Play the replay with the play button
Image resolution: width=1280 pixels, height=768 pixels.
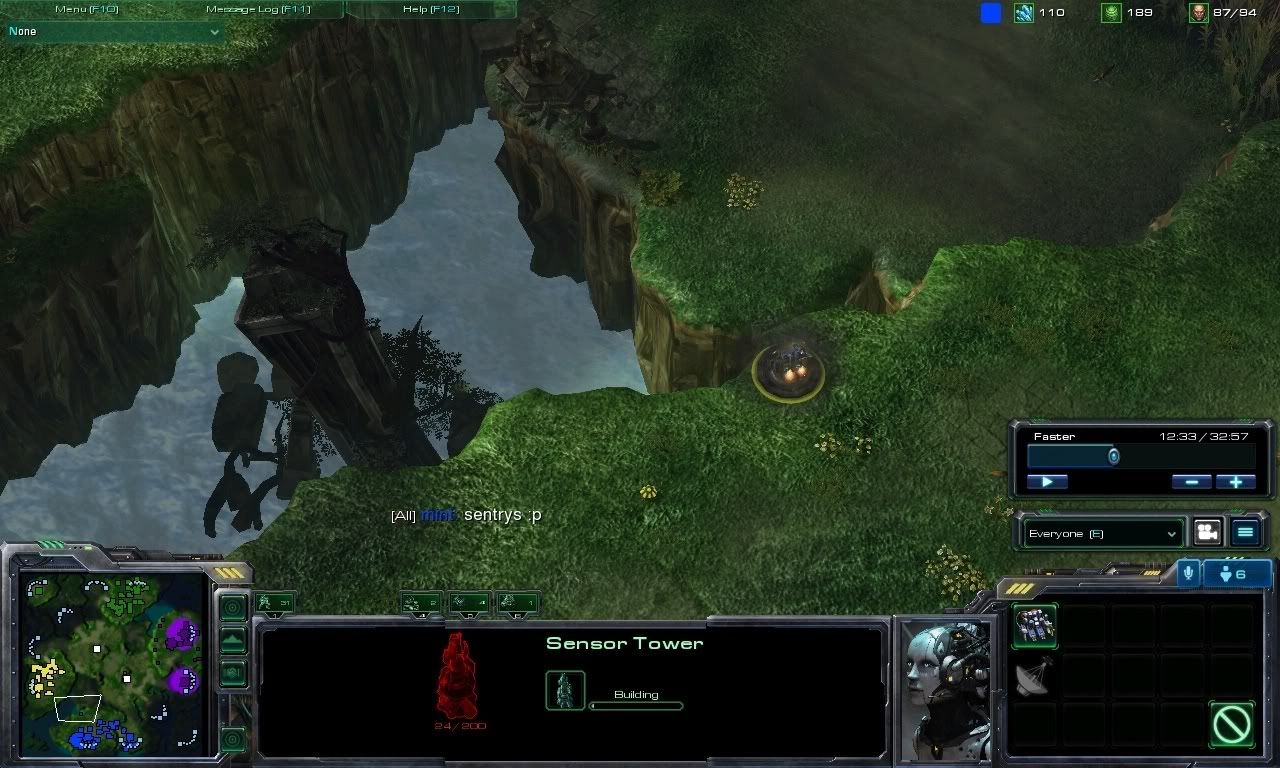coord(1047,482)
